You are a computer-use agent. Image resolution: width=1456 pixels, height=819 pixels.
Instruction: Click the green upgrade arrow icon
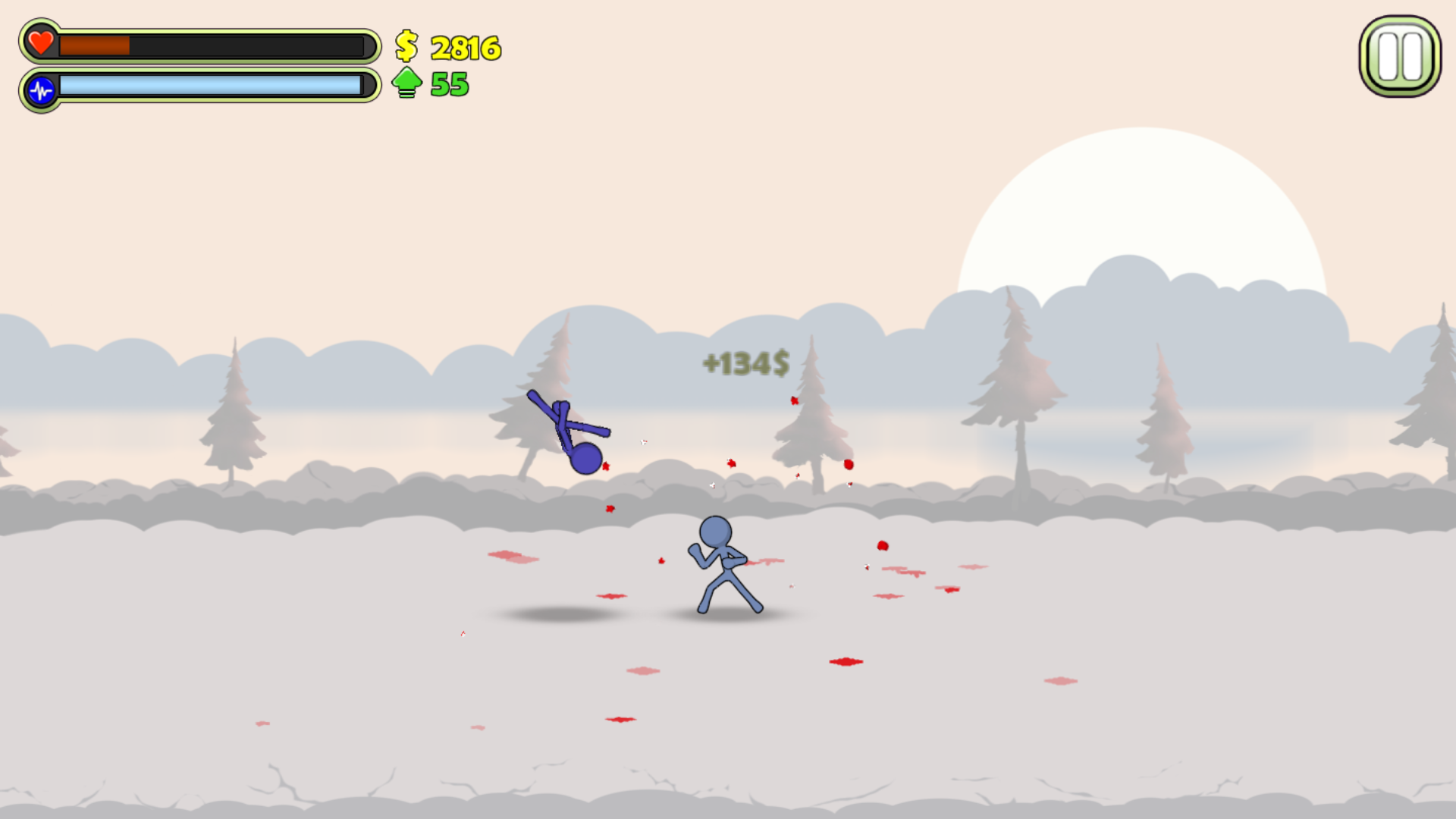point(406,83)
